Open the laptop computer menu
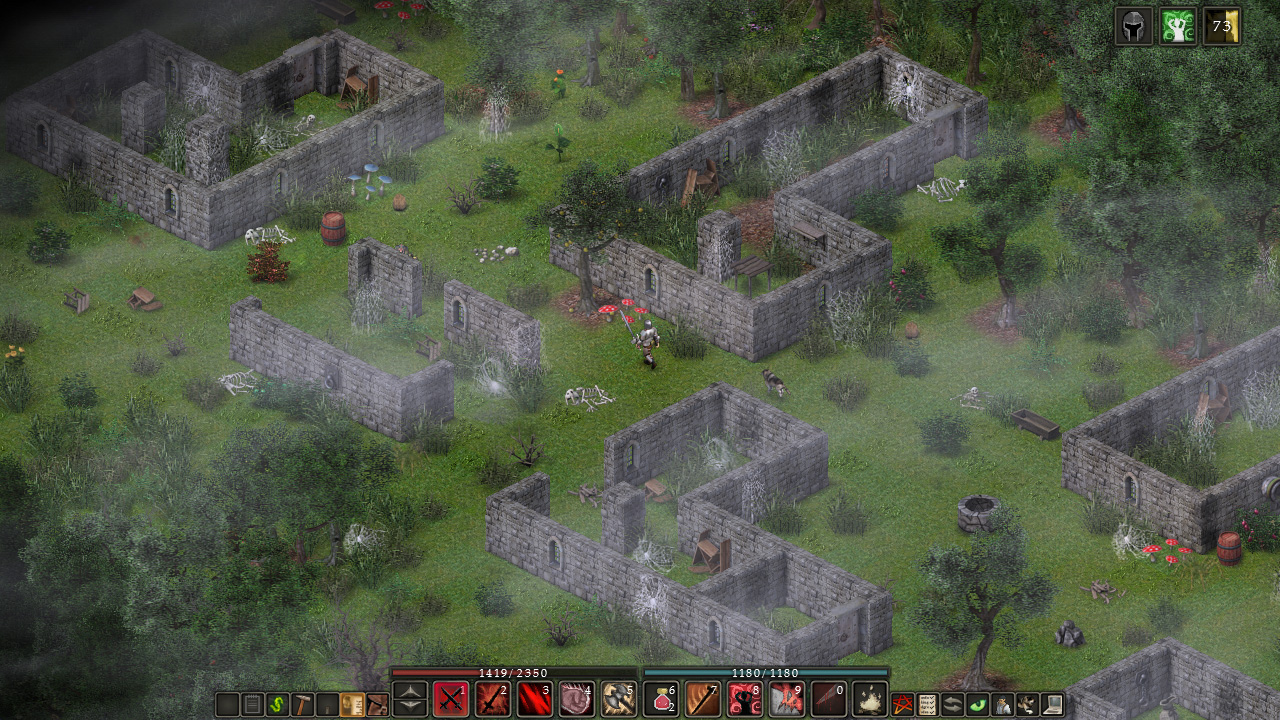This screenshot has width=1280, height=720. coord(1051,704)
